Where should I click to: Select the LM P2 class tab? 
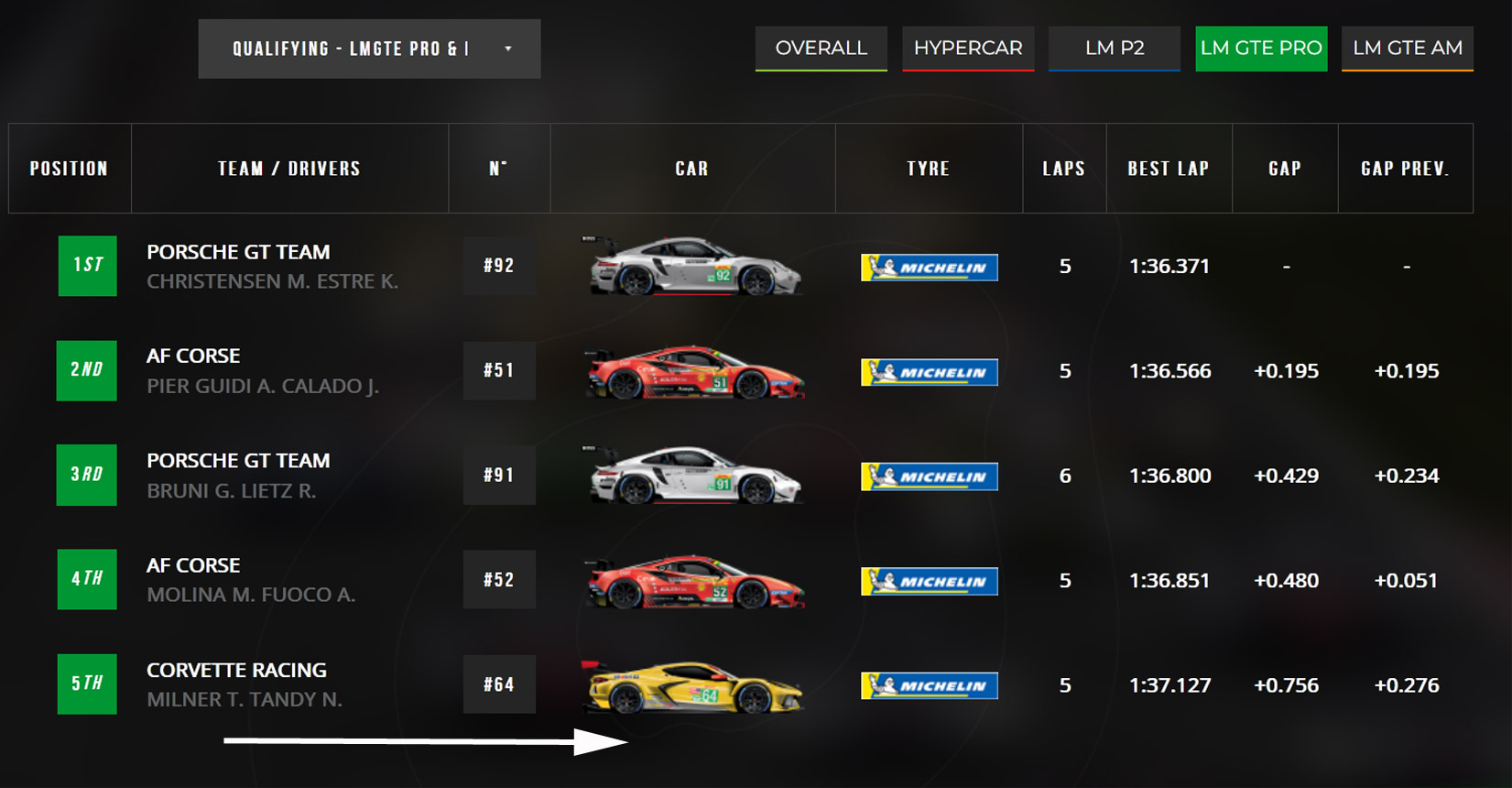(1115, 48)
